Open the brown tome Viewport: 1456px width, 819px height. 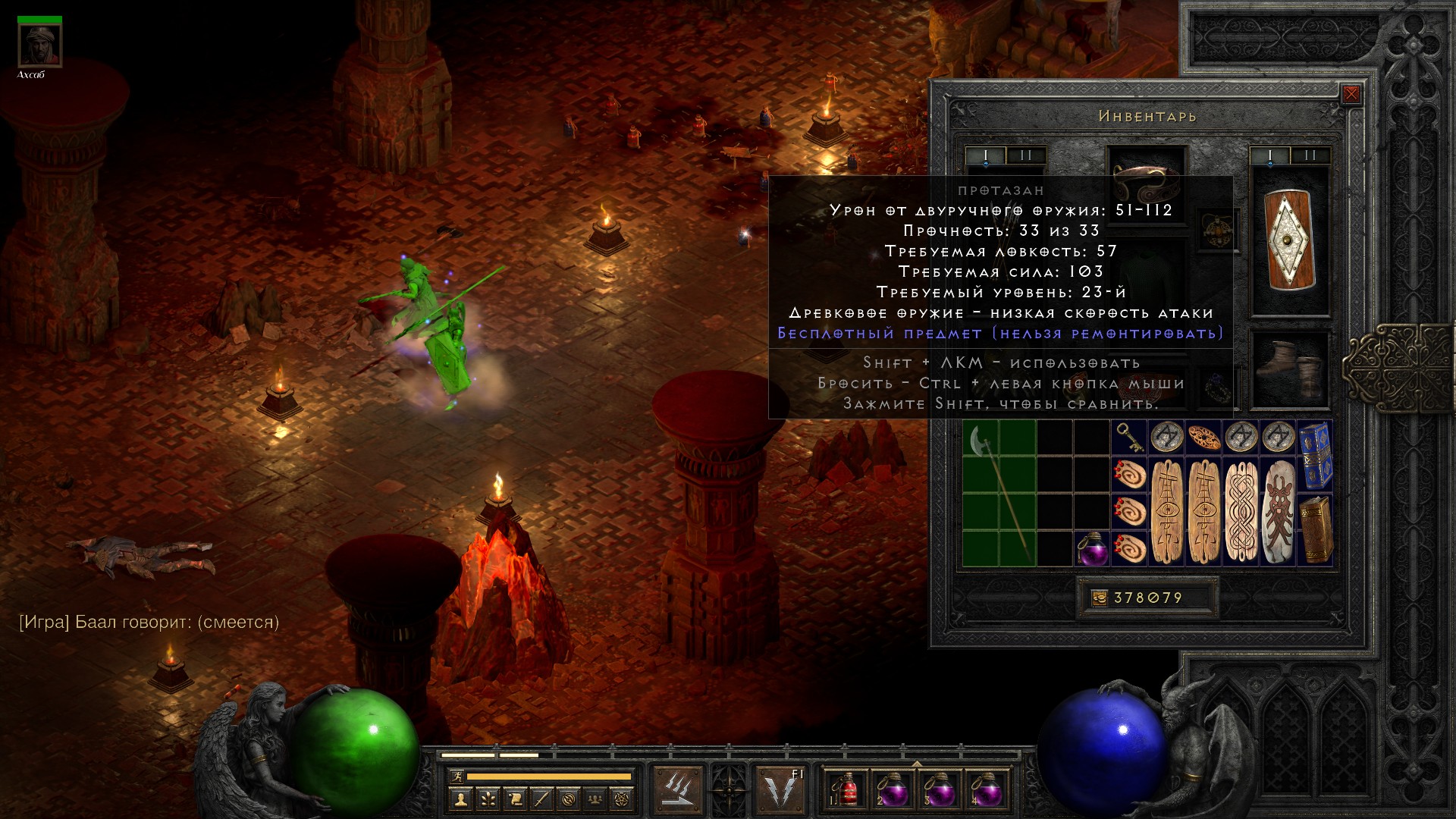1315,529
